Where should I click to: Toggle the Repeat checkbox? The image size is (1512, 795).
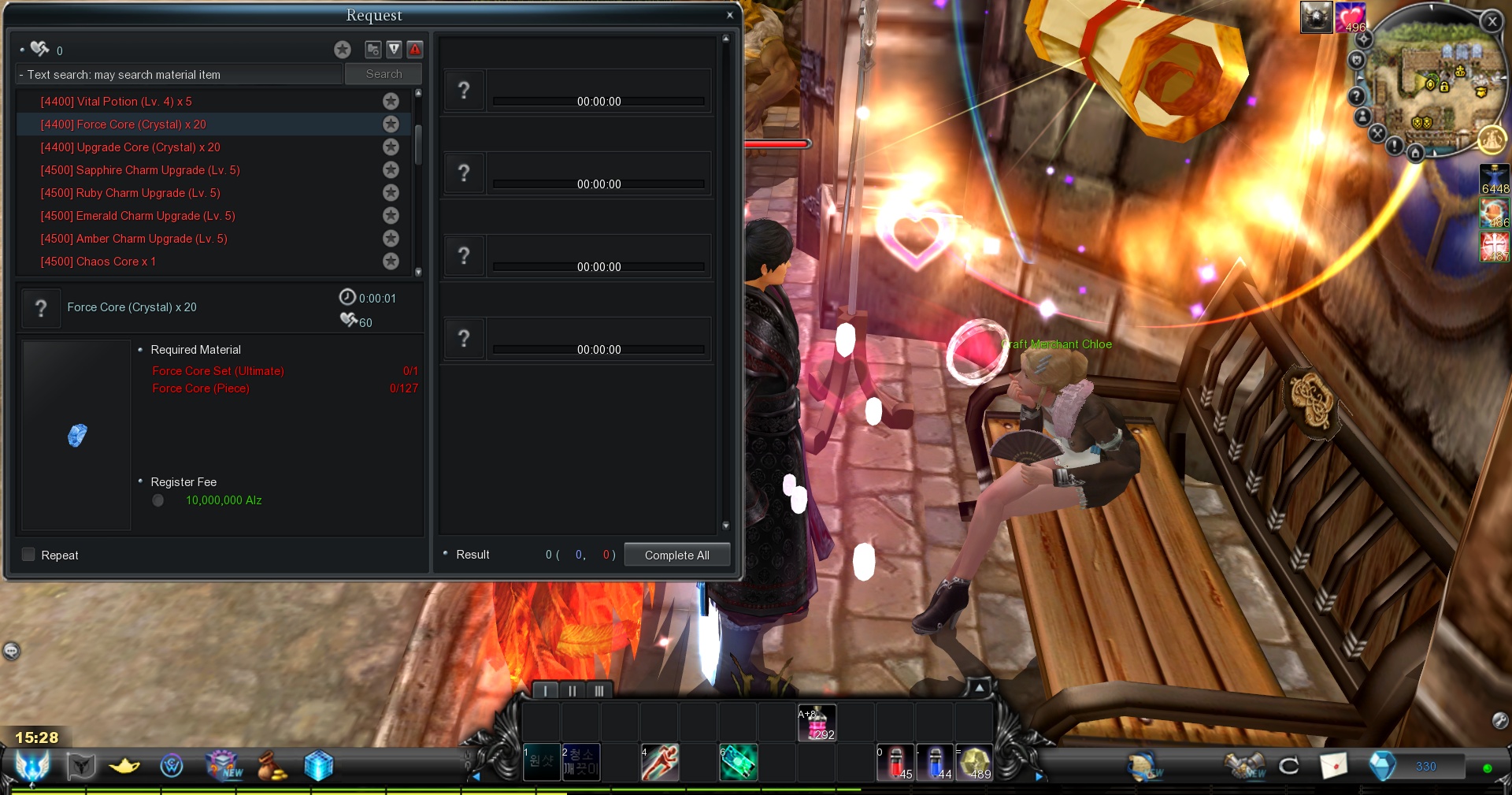(29, 555)
